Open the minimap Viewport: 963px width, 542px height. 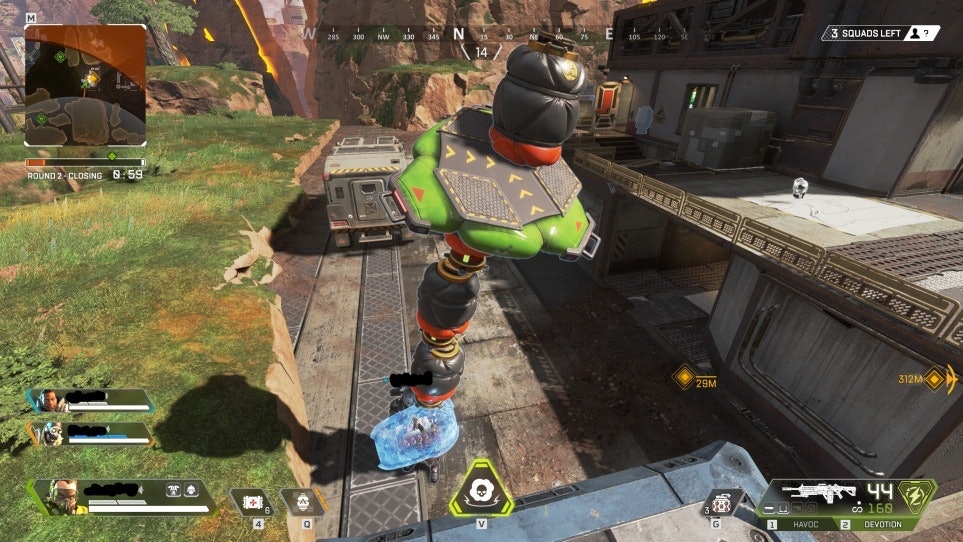coord(85,85)
